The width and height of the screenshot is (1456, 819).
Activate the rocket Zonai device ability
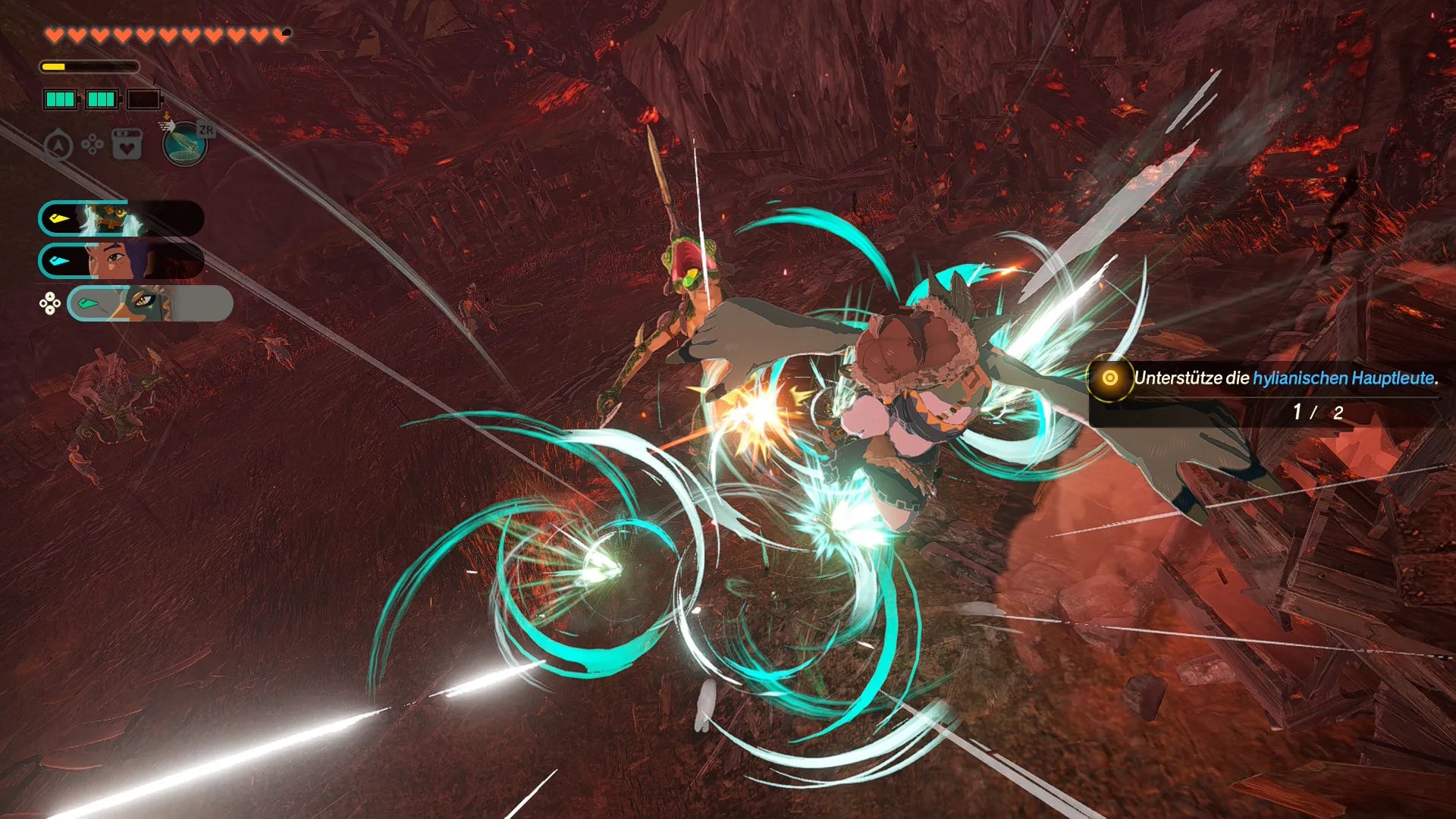[x=184, y=143]
